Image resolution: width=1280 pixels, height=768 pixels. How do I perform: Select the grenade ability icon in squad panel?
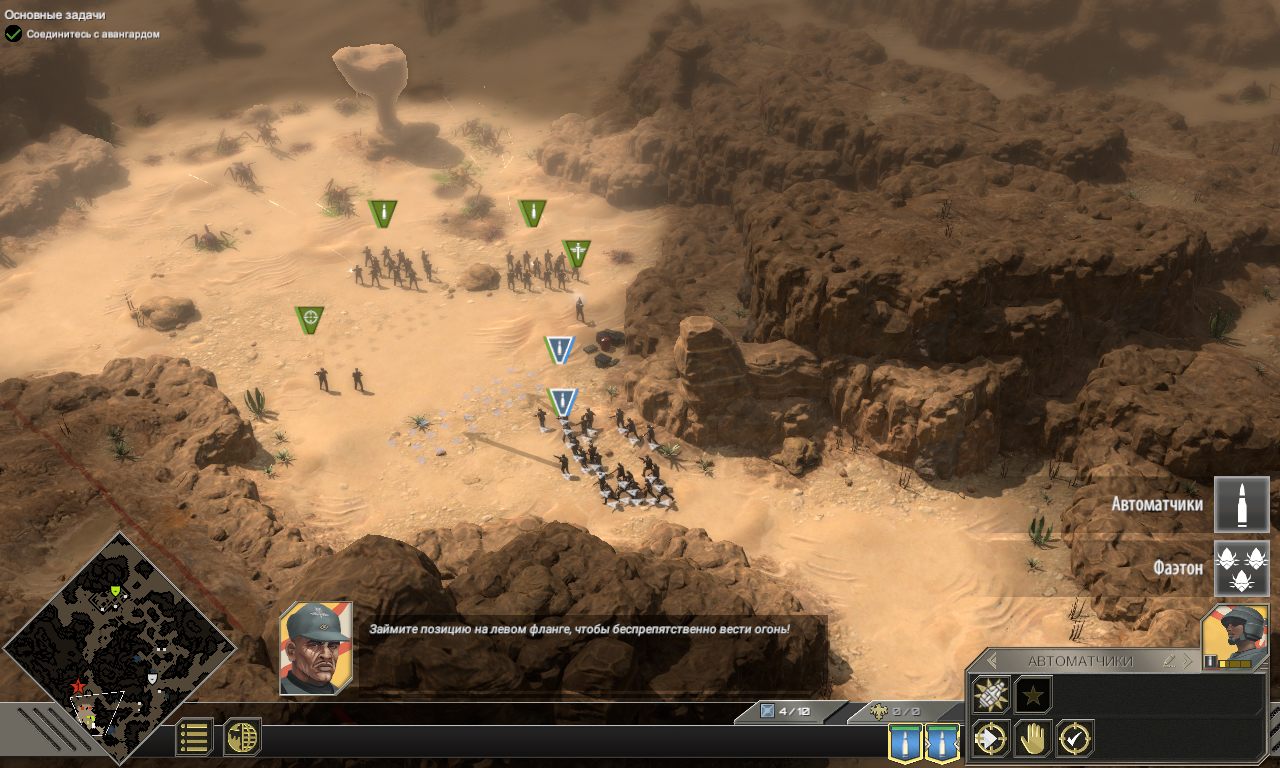pos(990,694)
